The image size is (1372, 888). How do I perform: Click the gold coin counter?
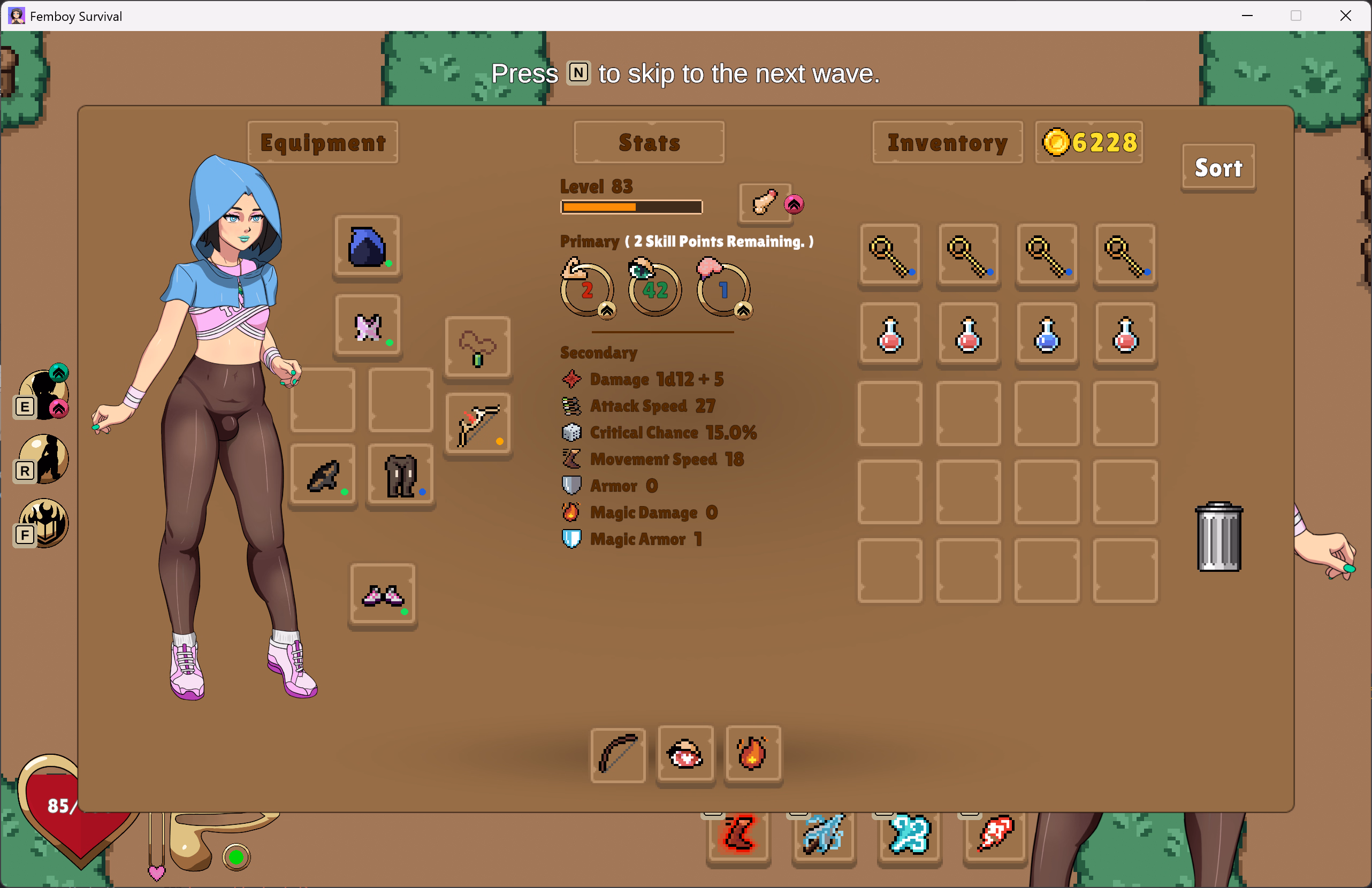(1089, 142)
